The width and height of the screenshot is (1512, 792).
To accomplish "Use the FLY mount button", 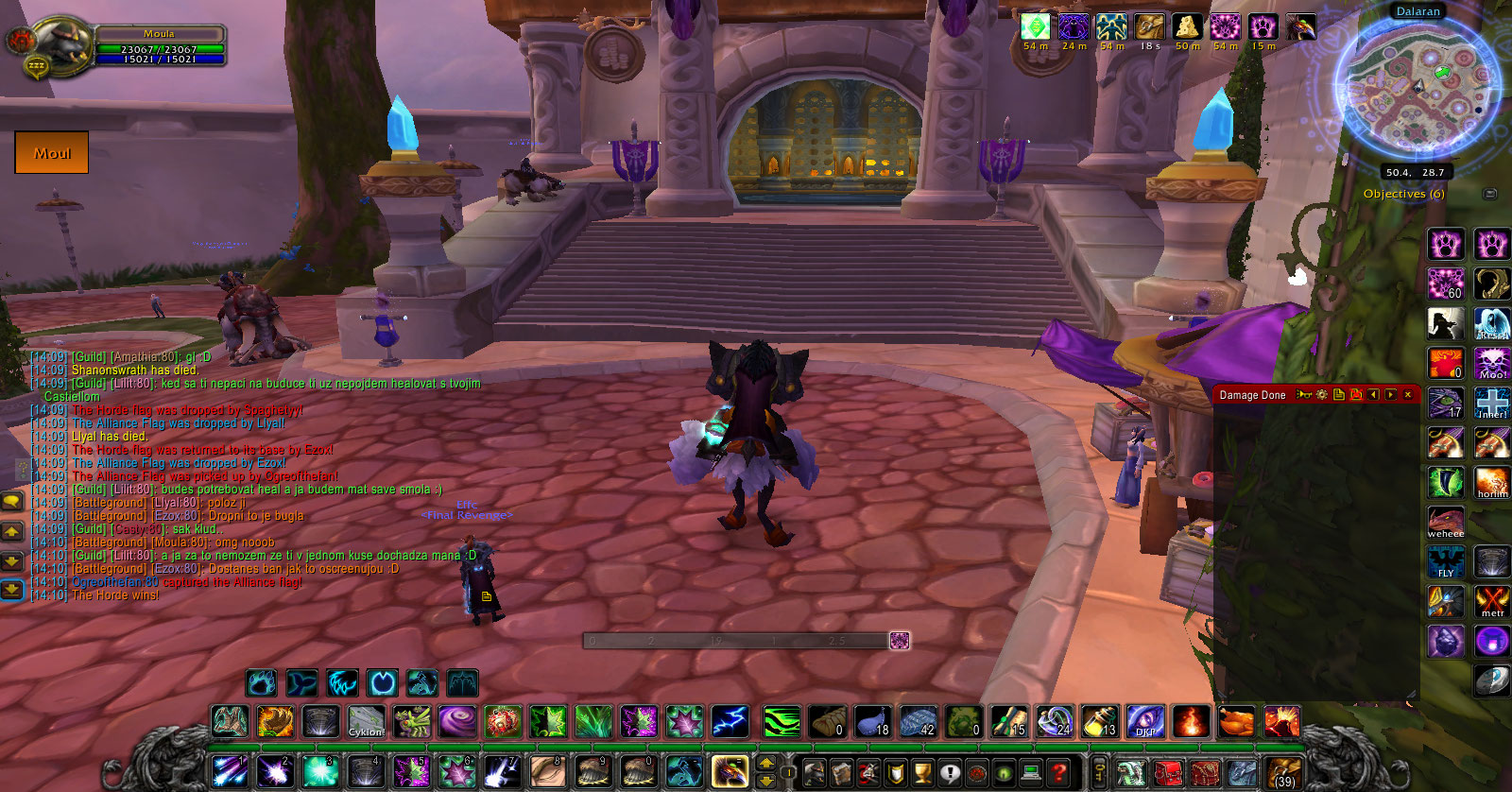I will point(1446,561).
